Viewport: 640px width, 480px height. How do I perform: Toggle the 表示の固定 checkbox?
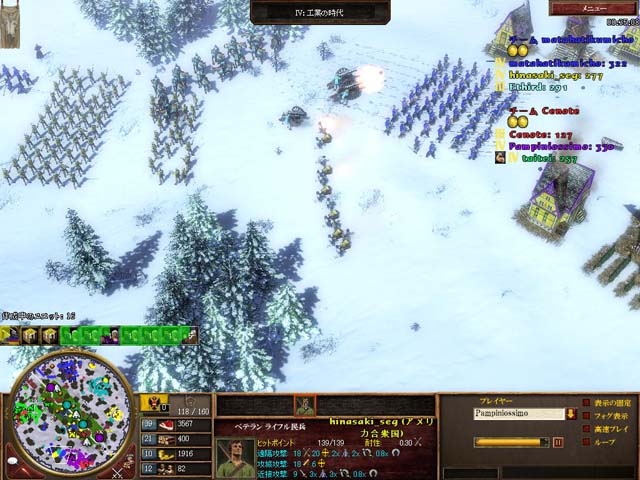[x=585, y=403]
